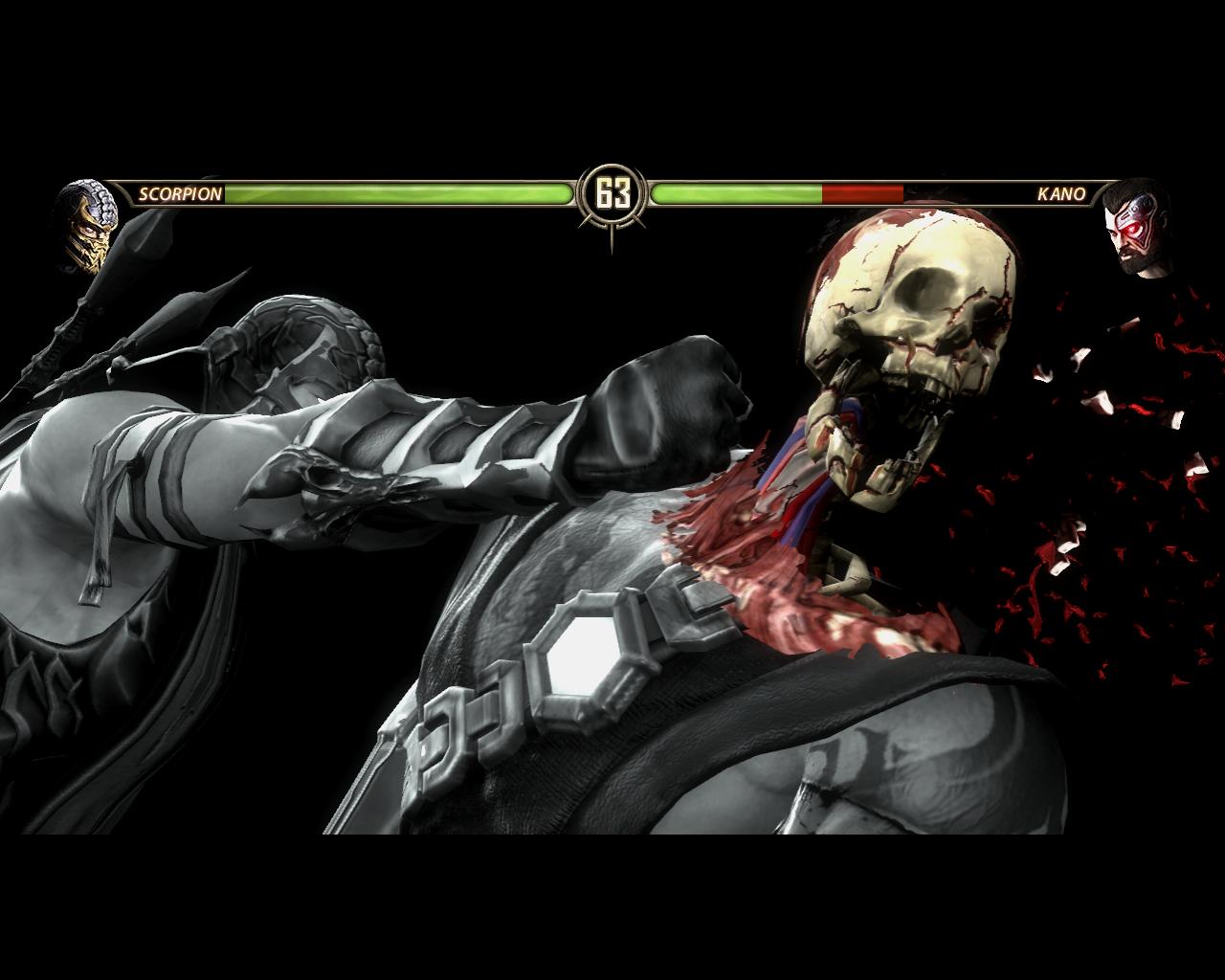Click Scorpion's masked portrait icon
1225x980 pixels.
[x=87, y=222]
